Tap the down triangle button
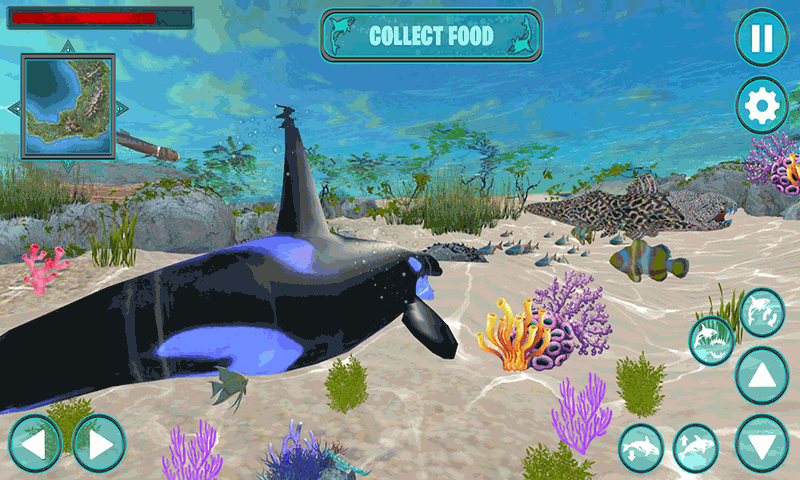The image size is (800, 480). click(762, 443)
